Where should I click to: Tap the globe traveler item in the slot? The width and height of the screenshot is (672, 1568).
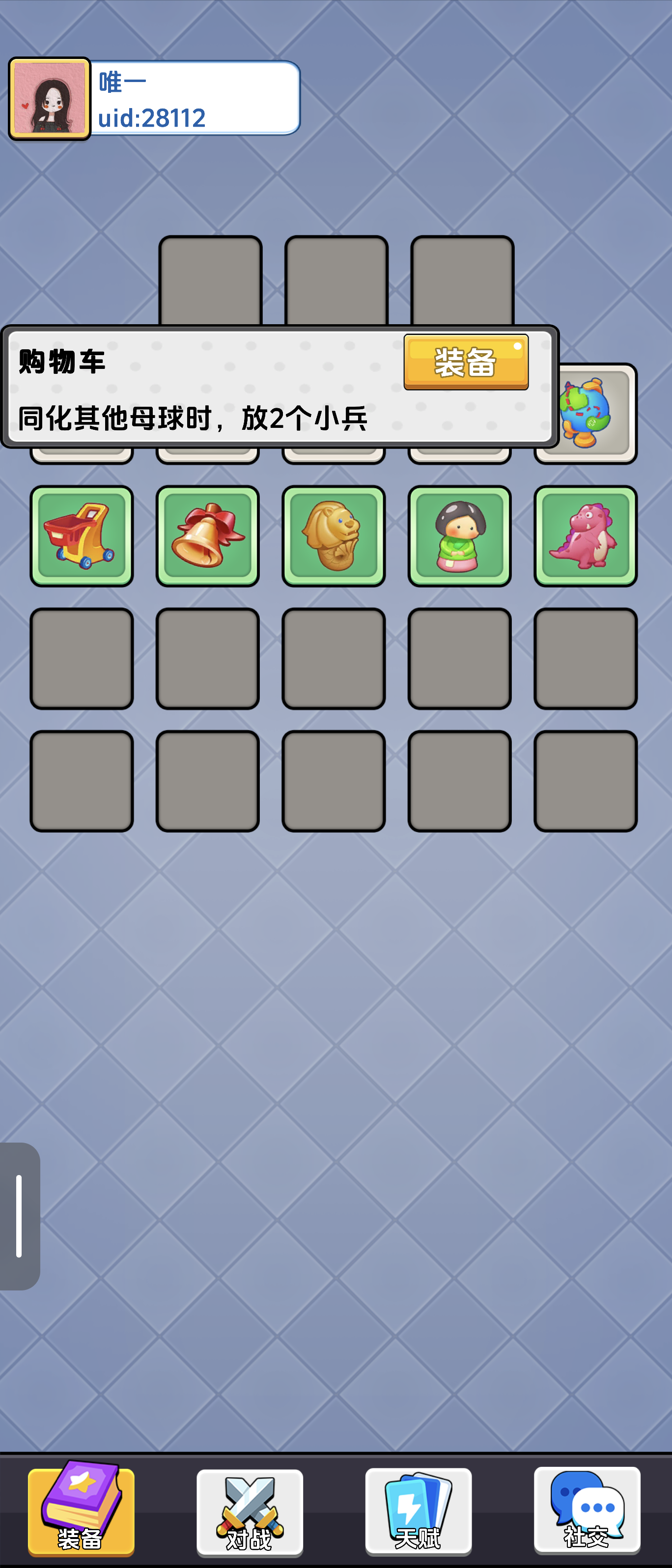coord(585,413)
